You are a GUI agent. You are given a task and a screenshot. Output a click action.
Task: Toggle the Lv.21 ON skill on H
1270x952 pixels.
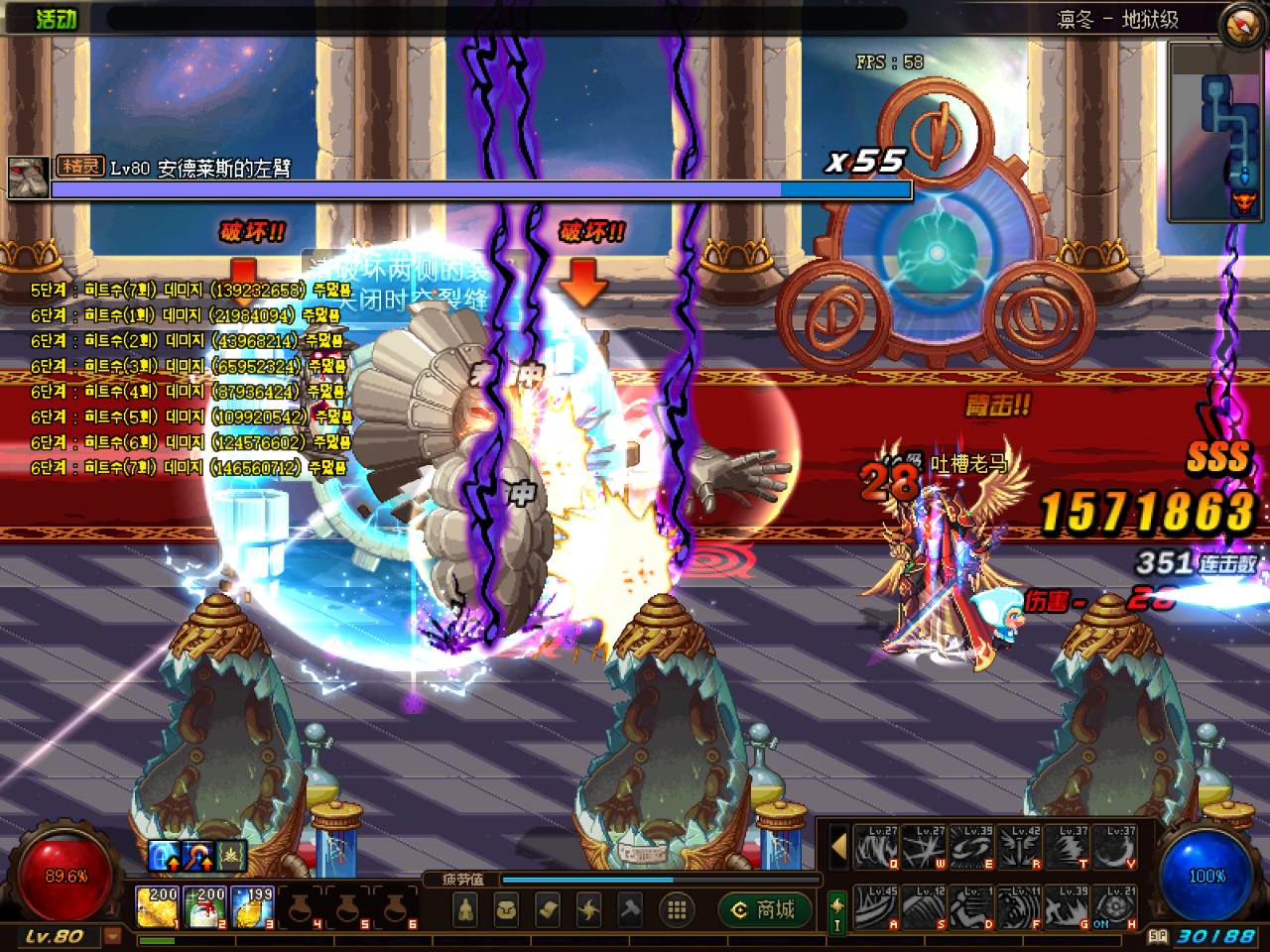point(1116,906)
